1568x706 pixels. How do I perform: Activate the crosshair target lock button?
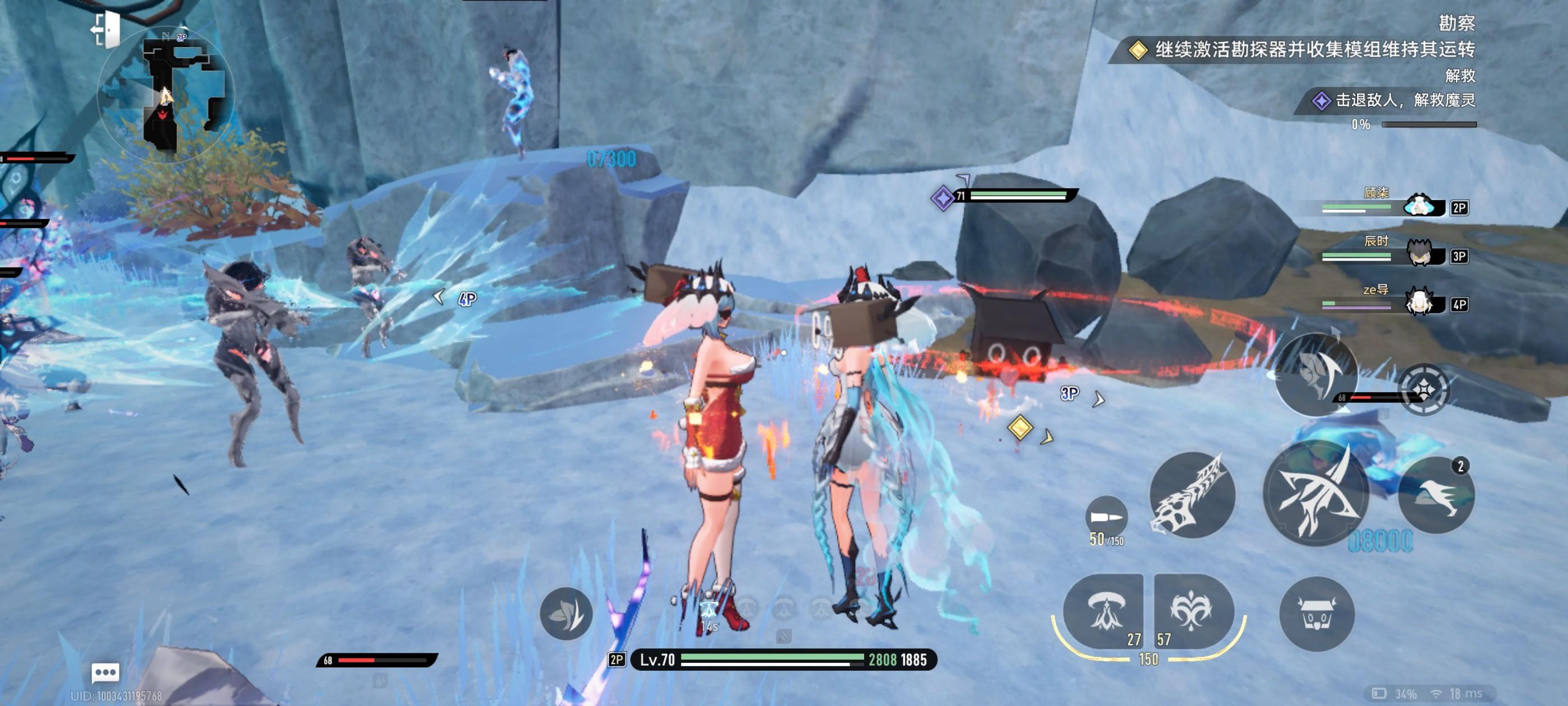click(1423, 389)
